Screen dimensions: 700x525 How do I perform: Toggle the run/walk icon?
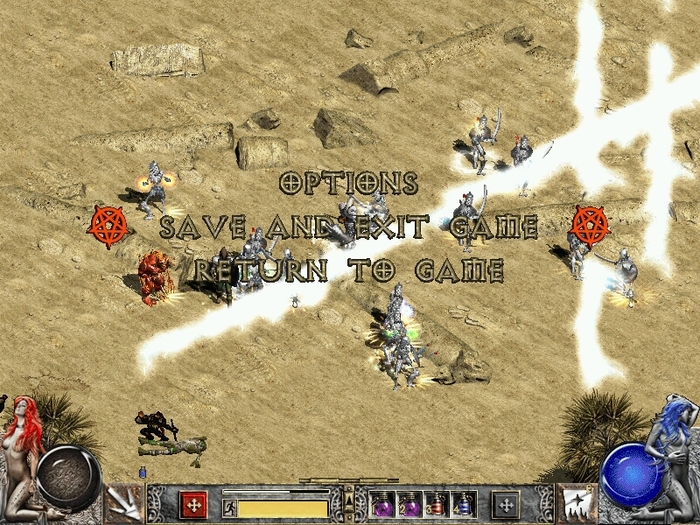(229, 509)
